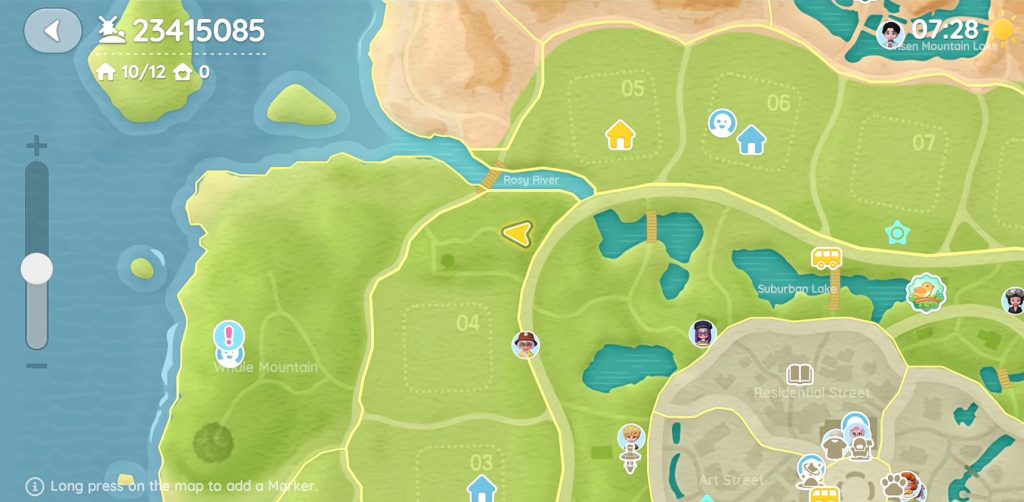Zoom in with the plus button
The height and width of the screenshot is (502, 1024).
[x=37, y=146]
